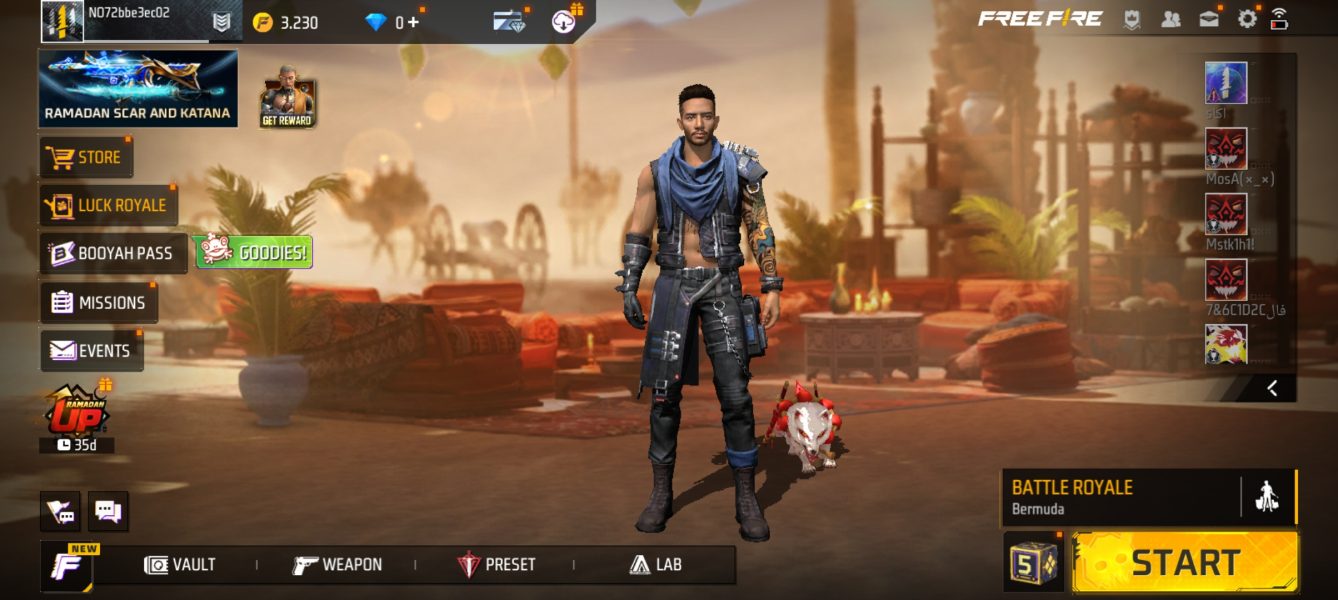Collapse the friends side panel arrow
The width and height of the screenshot is (1338, 600).
[x=1271, y=388]
